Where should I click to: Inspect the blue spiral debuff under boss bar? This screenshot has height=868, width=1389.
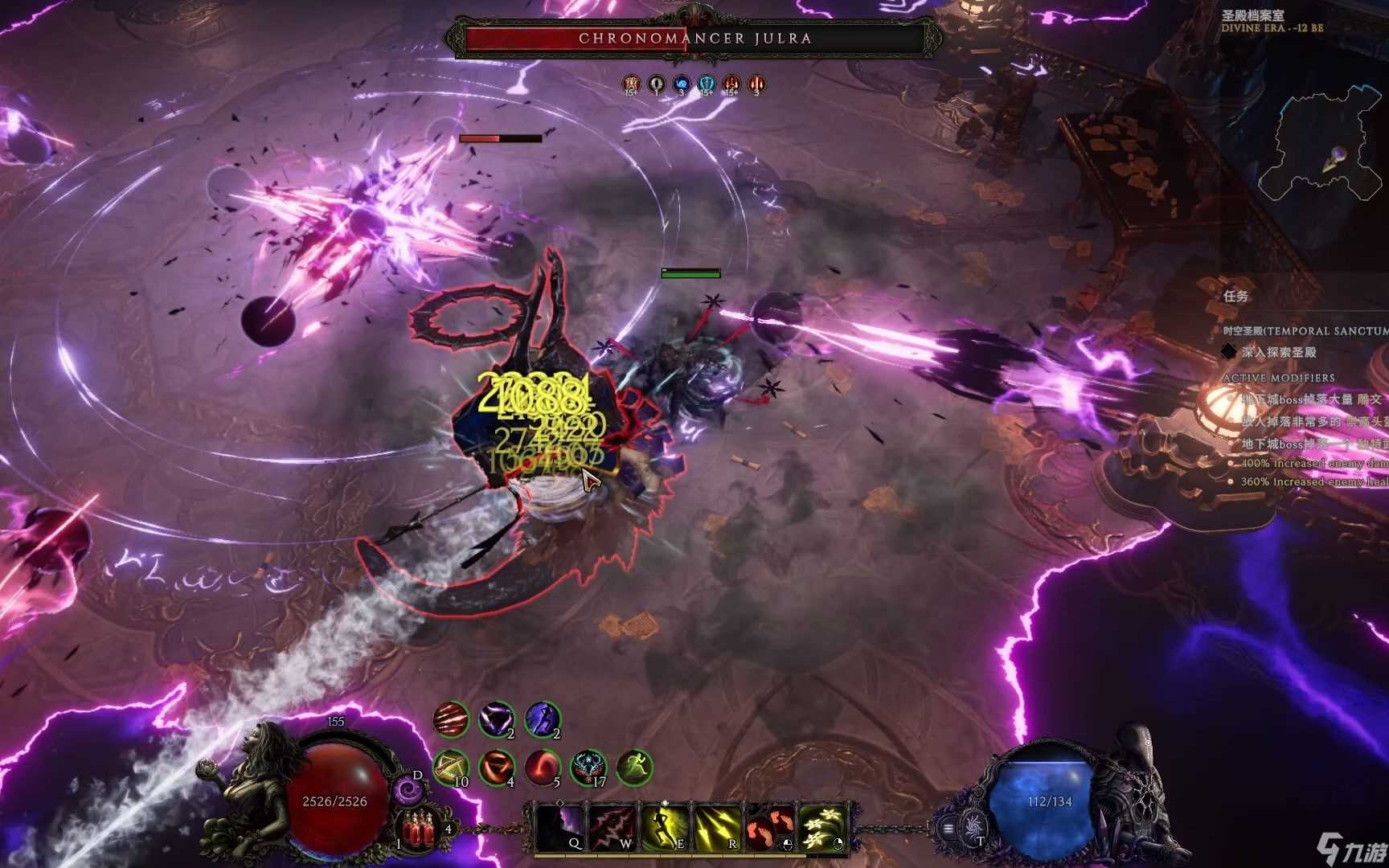[x=682, y=84]
